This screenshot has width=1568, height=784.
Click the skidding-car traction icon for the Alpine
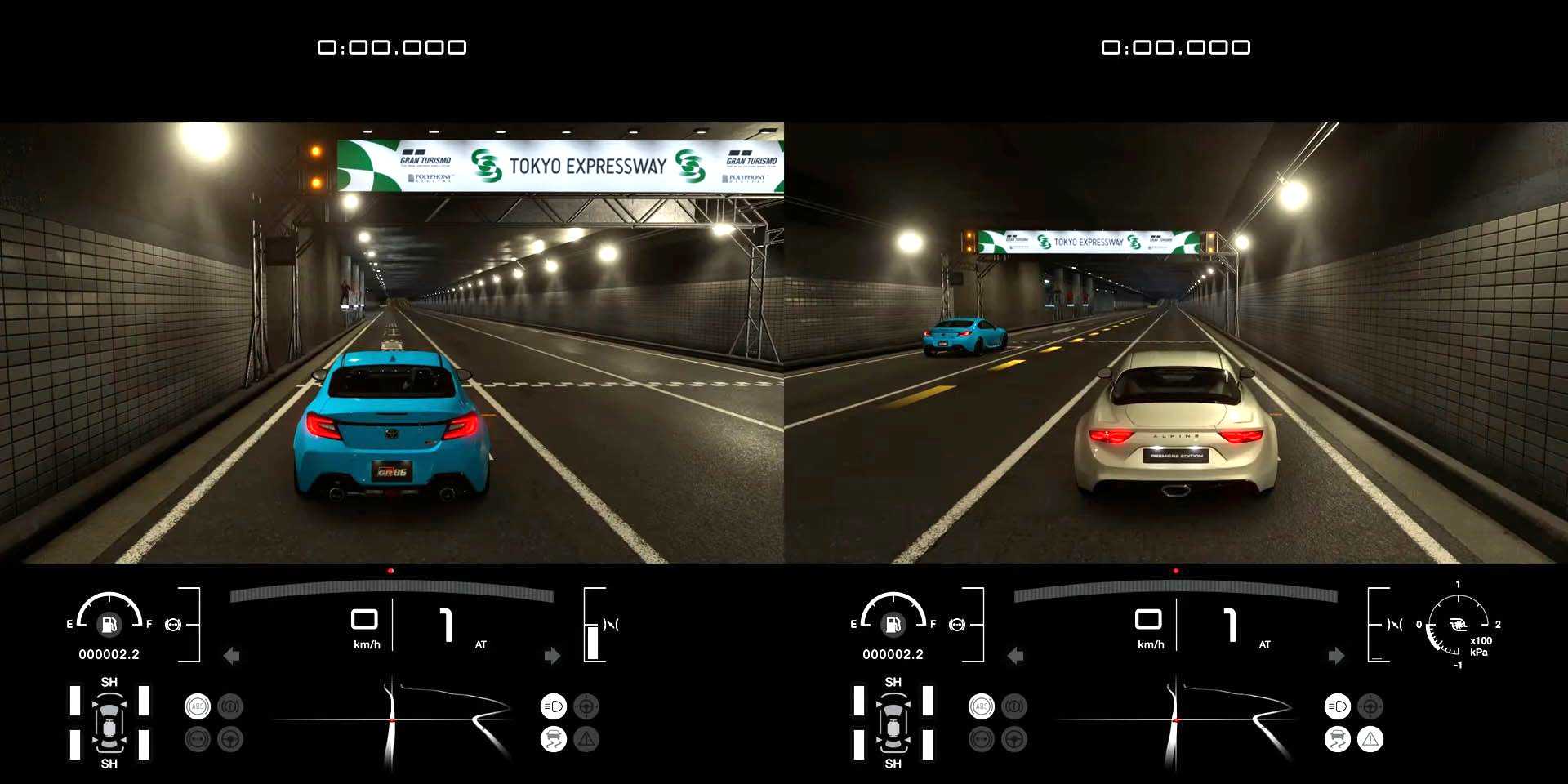(1337, 739)
